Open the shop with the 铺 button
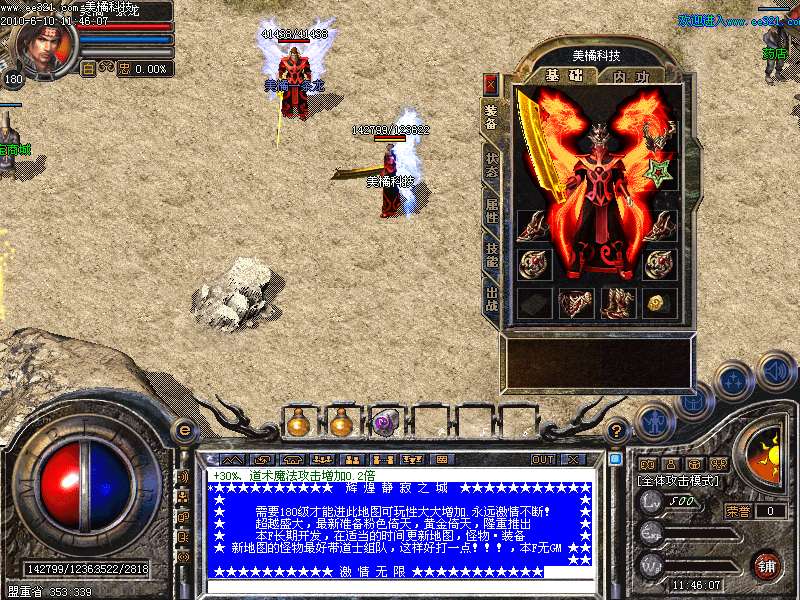Viewport: 800px width, 600px height. (766, 564)
